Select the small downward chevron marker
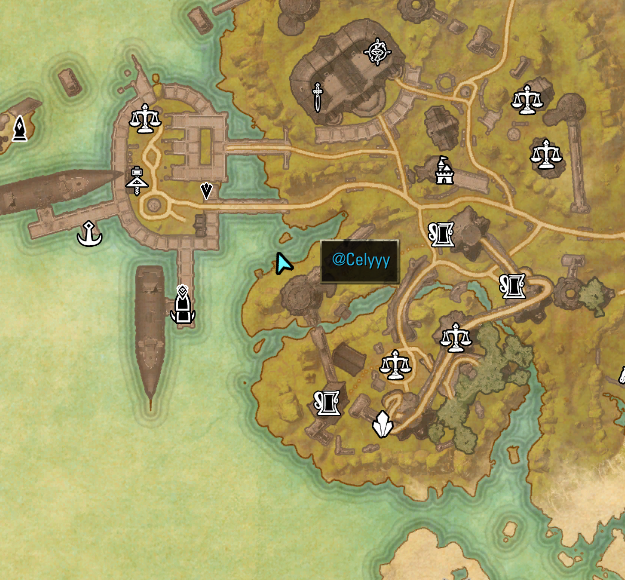The width and height of the screenshot is (625, 580). point(206,190)
